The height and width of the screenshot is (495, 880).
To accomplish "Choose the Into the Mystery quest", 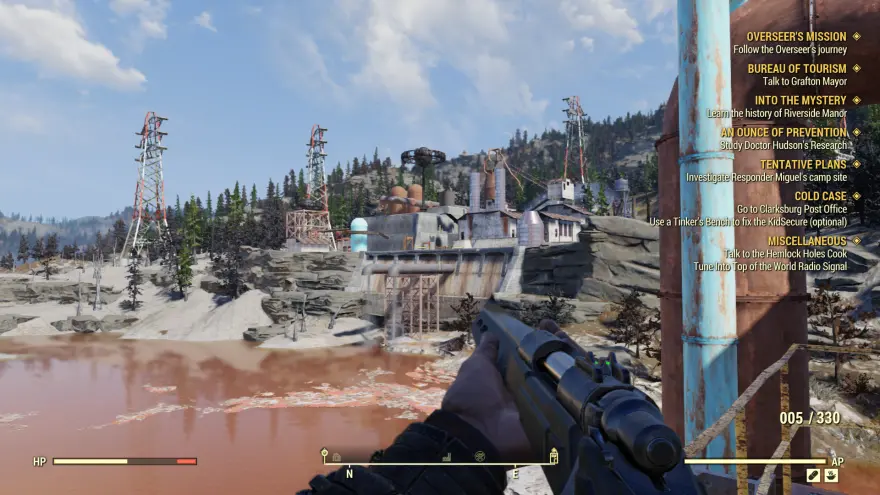I will coord(800,101).
